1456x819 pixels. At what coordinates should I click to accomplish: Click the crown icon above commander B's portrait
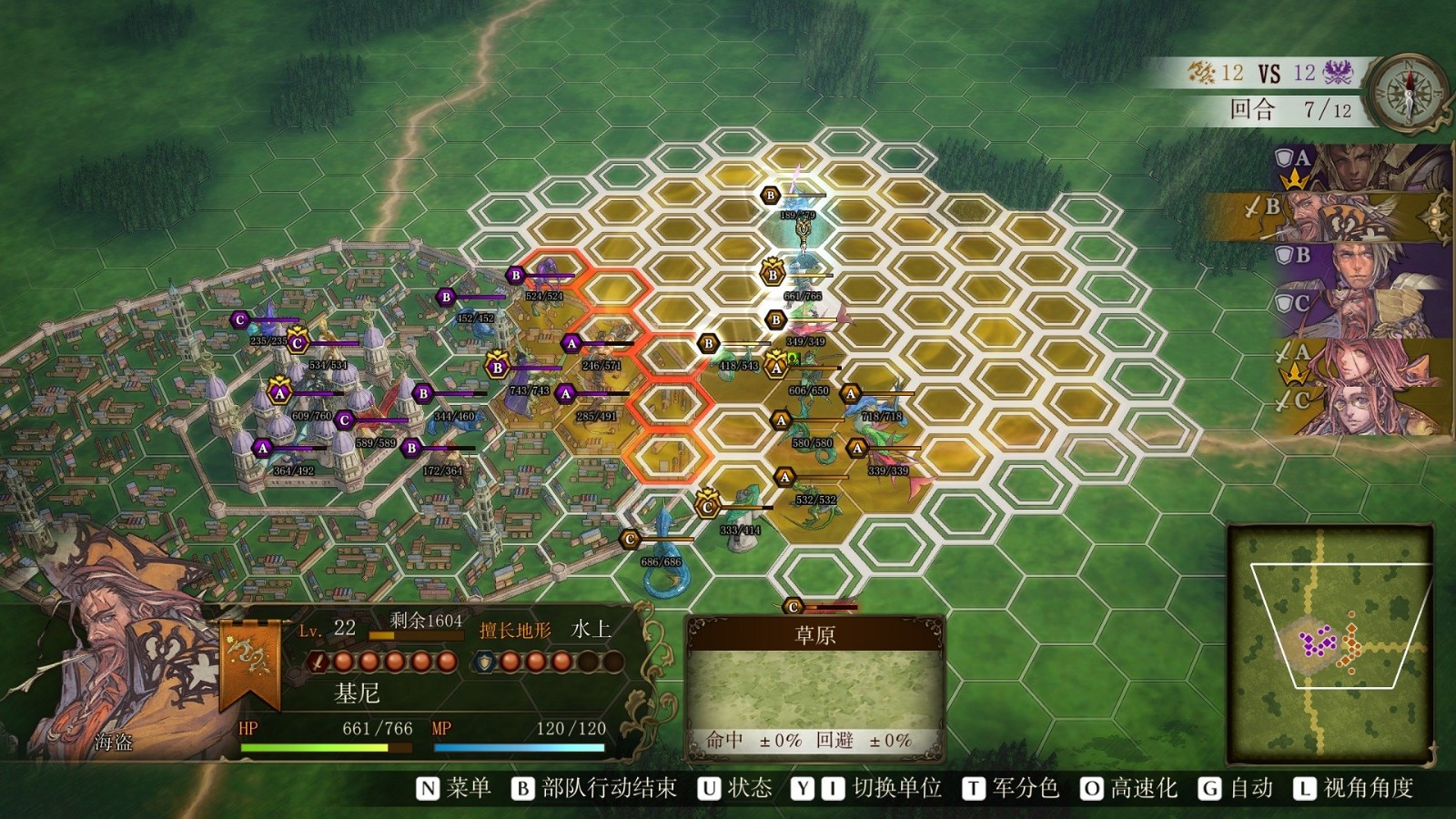click(1295, 178)
